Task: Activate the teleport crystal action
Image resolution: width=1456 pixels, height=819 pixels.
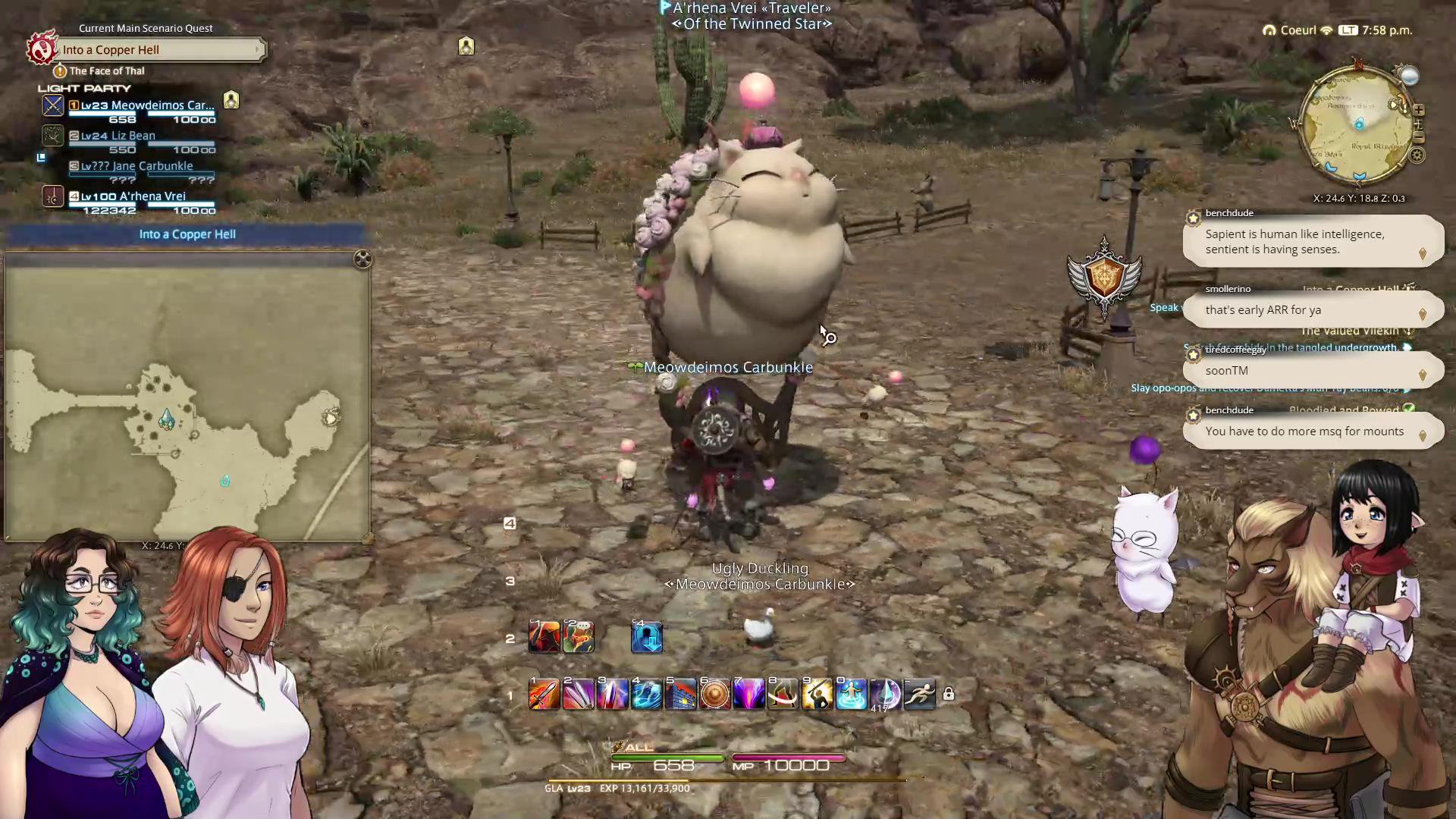Action: click(852, 695)
